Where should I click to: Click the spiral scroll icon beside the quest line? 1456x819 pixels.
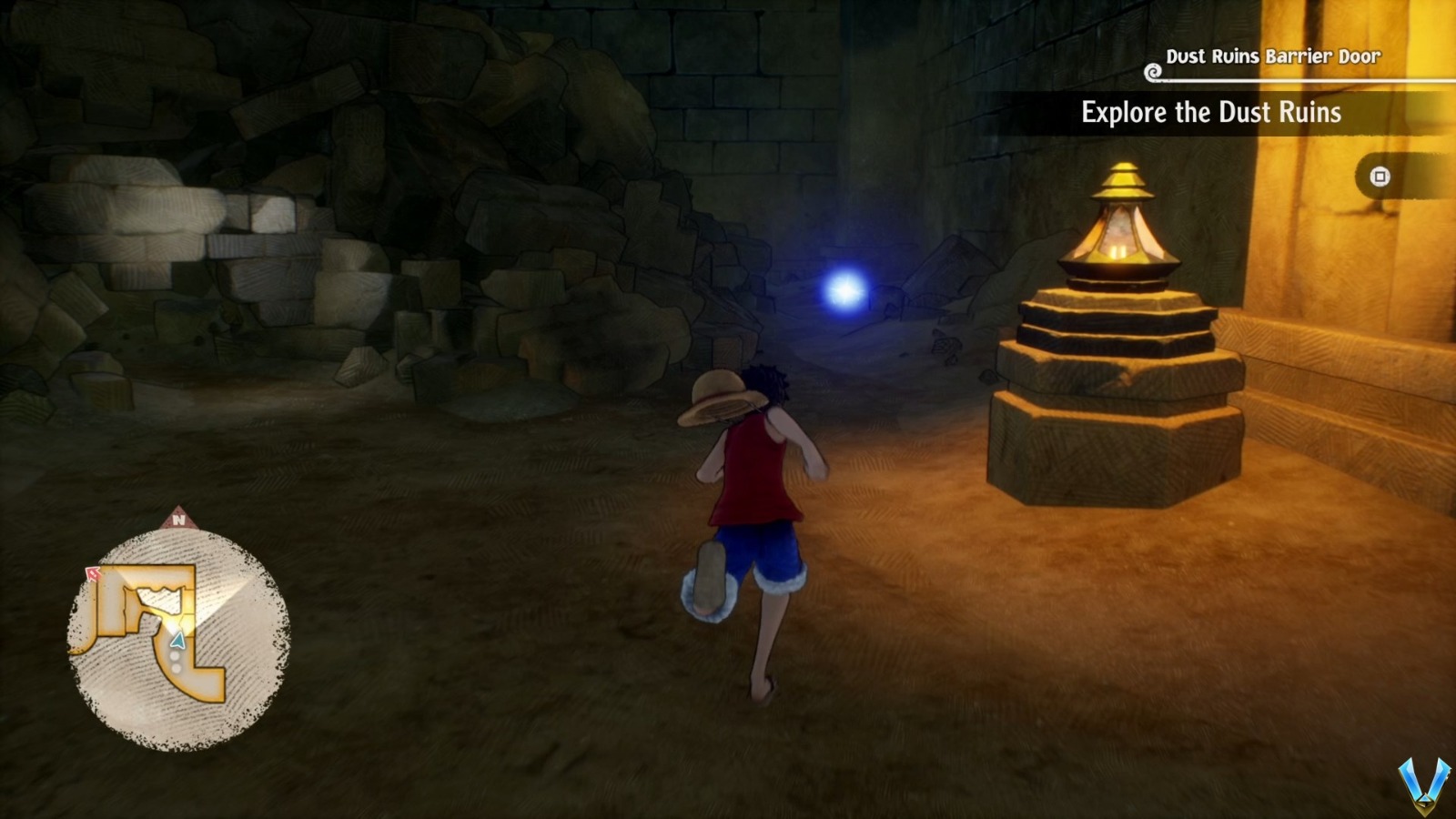pyautogui.click(x=1153, y=72)
